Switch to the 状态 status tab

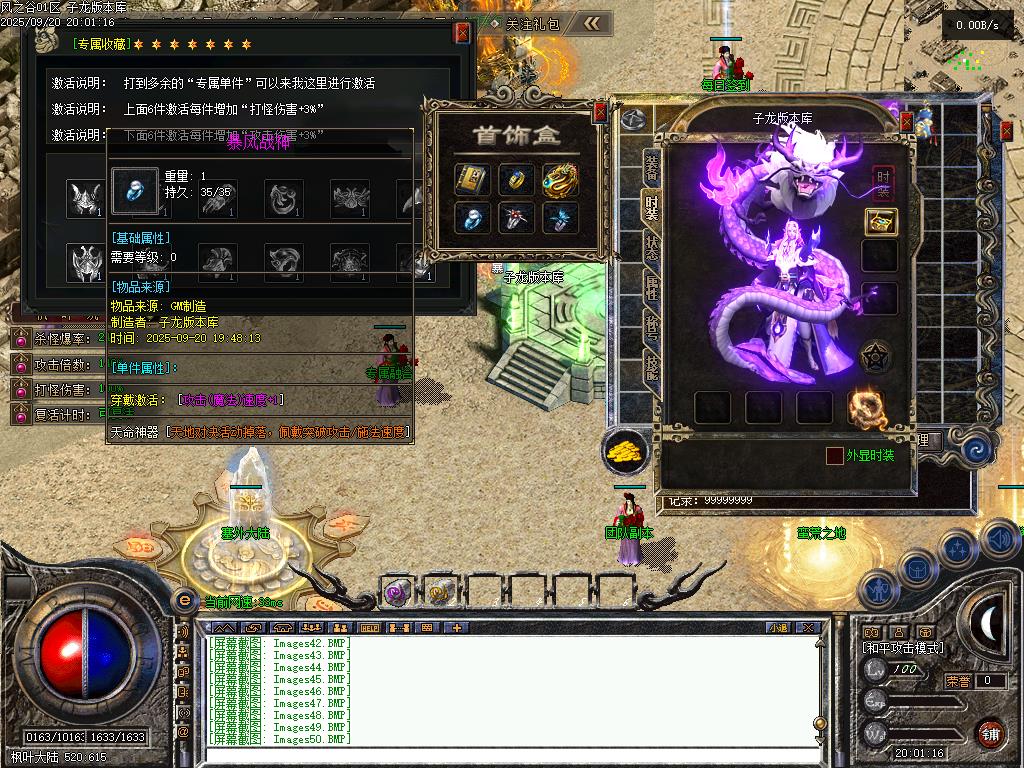(x=651, y=248)
